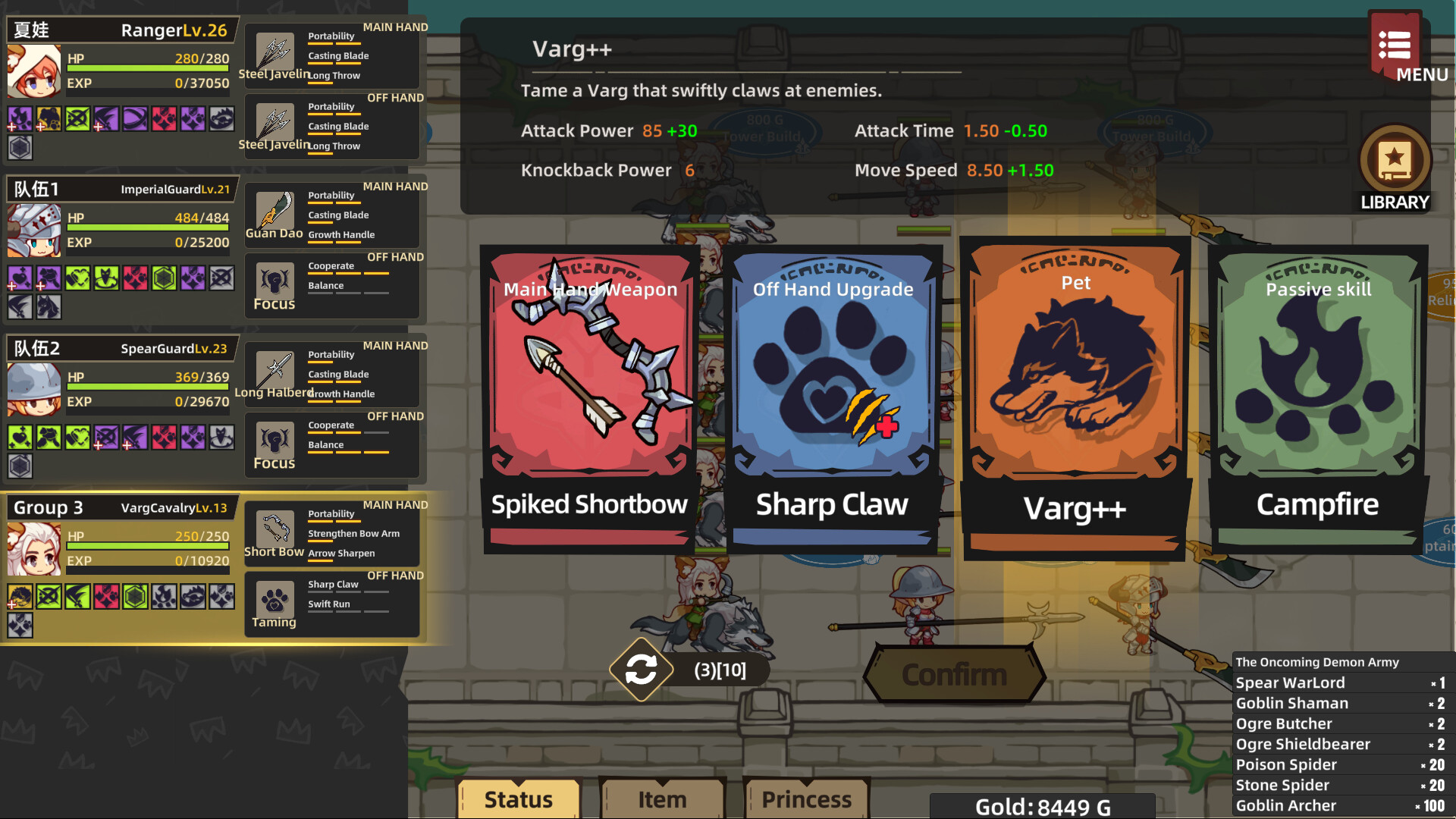Open the Princess tab

pos(806,798)
